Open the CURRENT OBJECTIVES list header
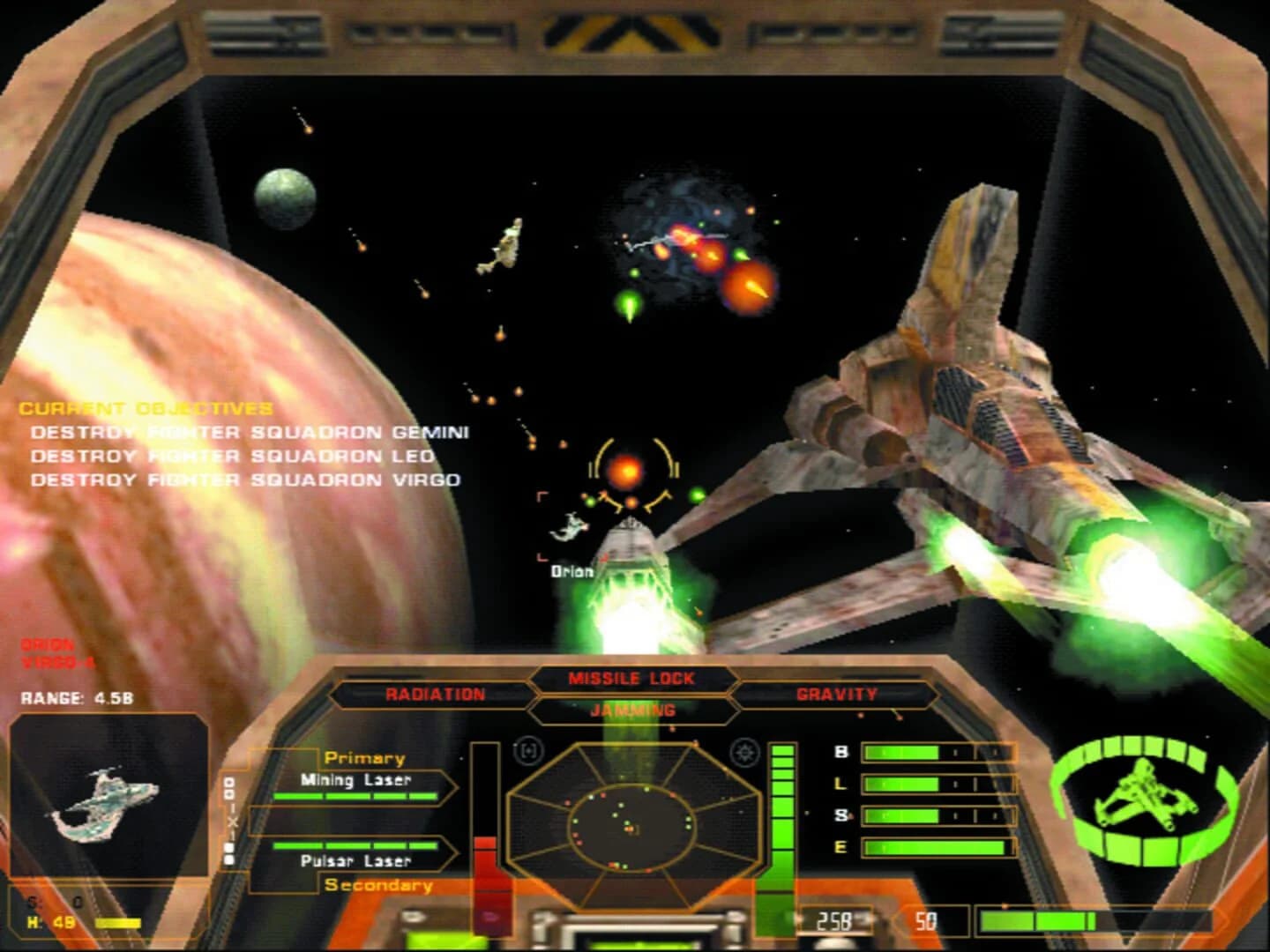The height and width of the screenshot is (952, 1270). [146, 407]
